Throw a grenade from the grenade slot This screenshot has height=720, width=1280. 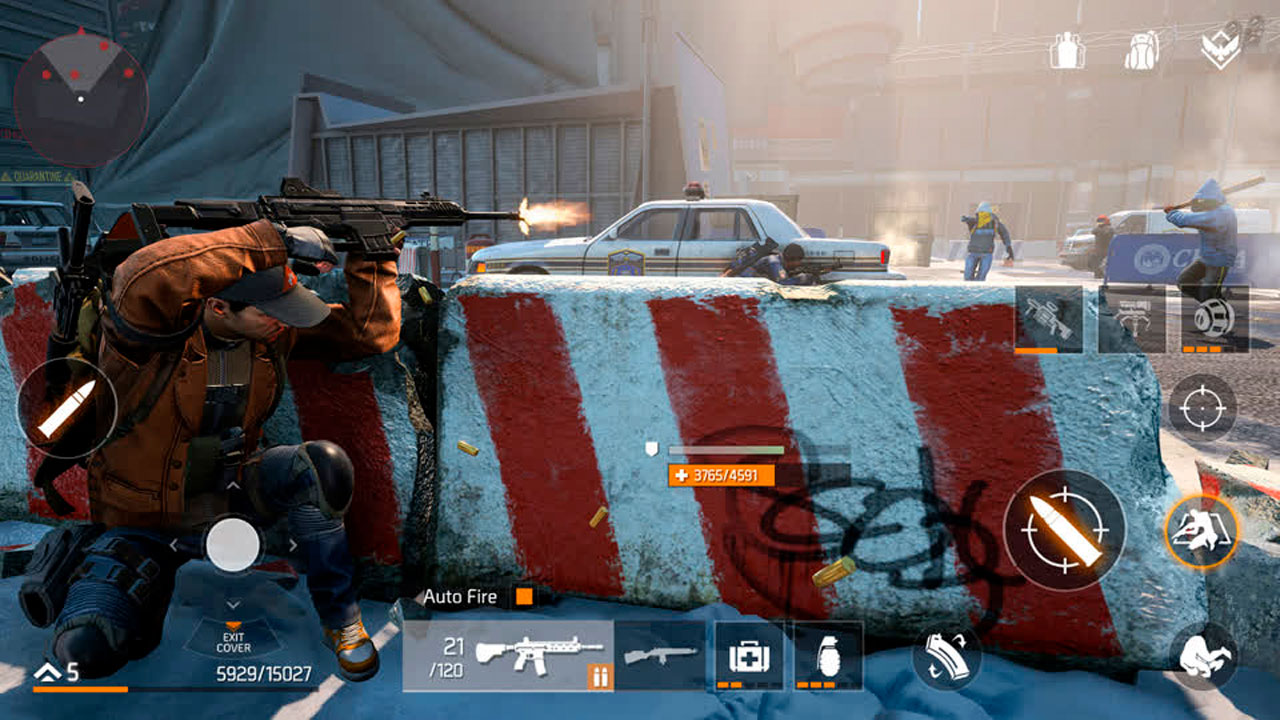(828, 655)
